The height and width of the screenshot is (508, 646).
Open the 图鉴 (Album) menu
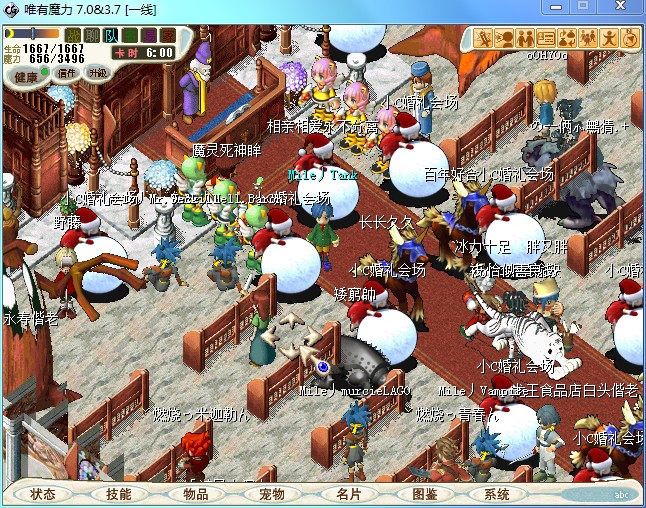(424, 494)
